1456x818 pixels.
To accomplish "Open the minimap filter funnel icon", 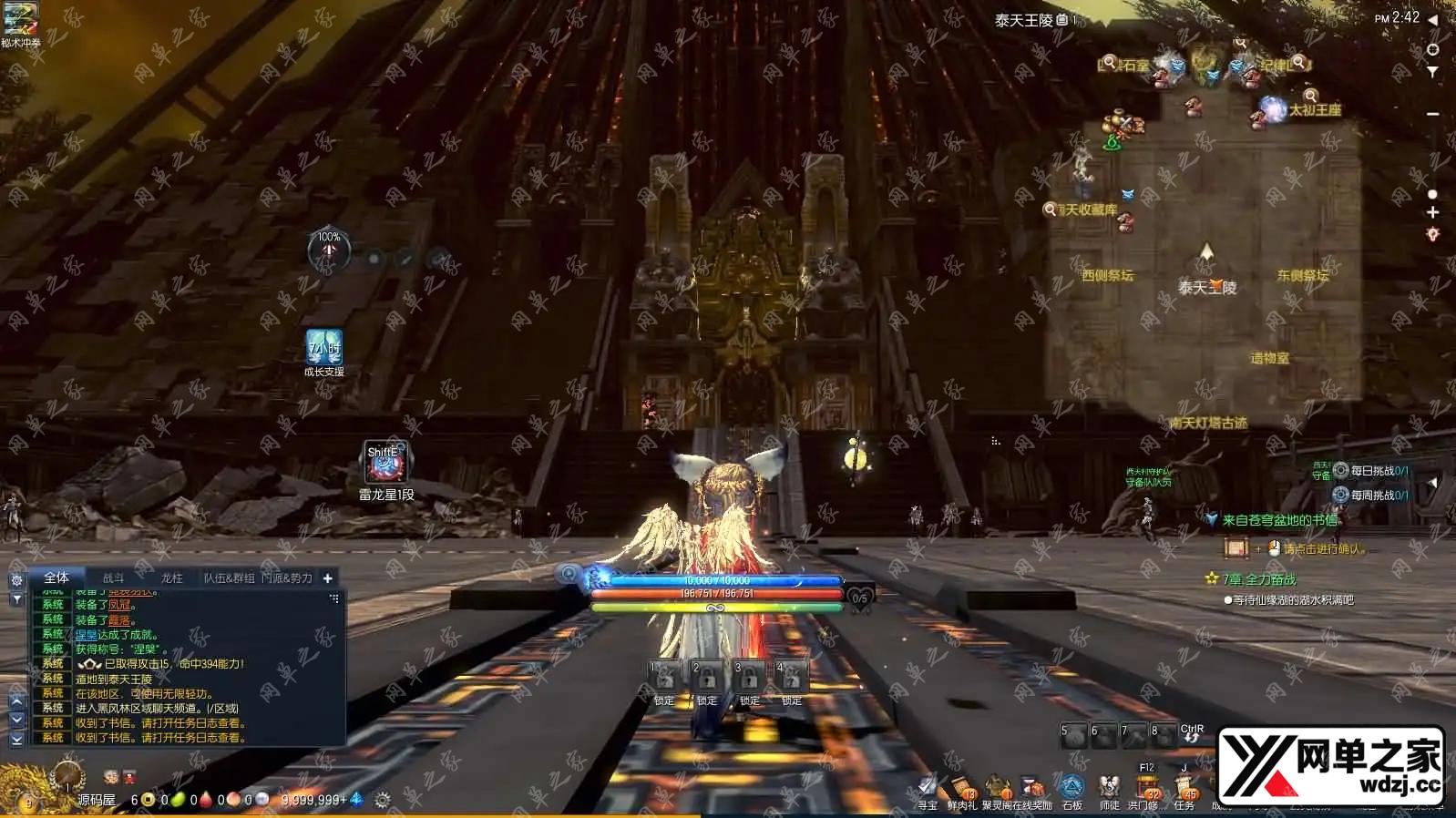I will click(x=1432, y=71).
